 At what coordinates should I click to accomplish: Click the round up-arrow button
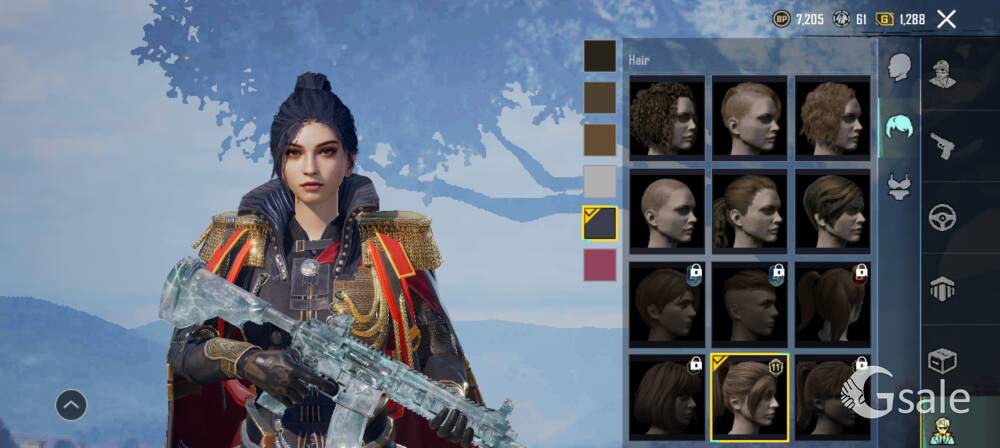(70, 405)
